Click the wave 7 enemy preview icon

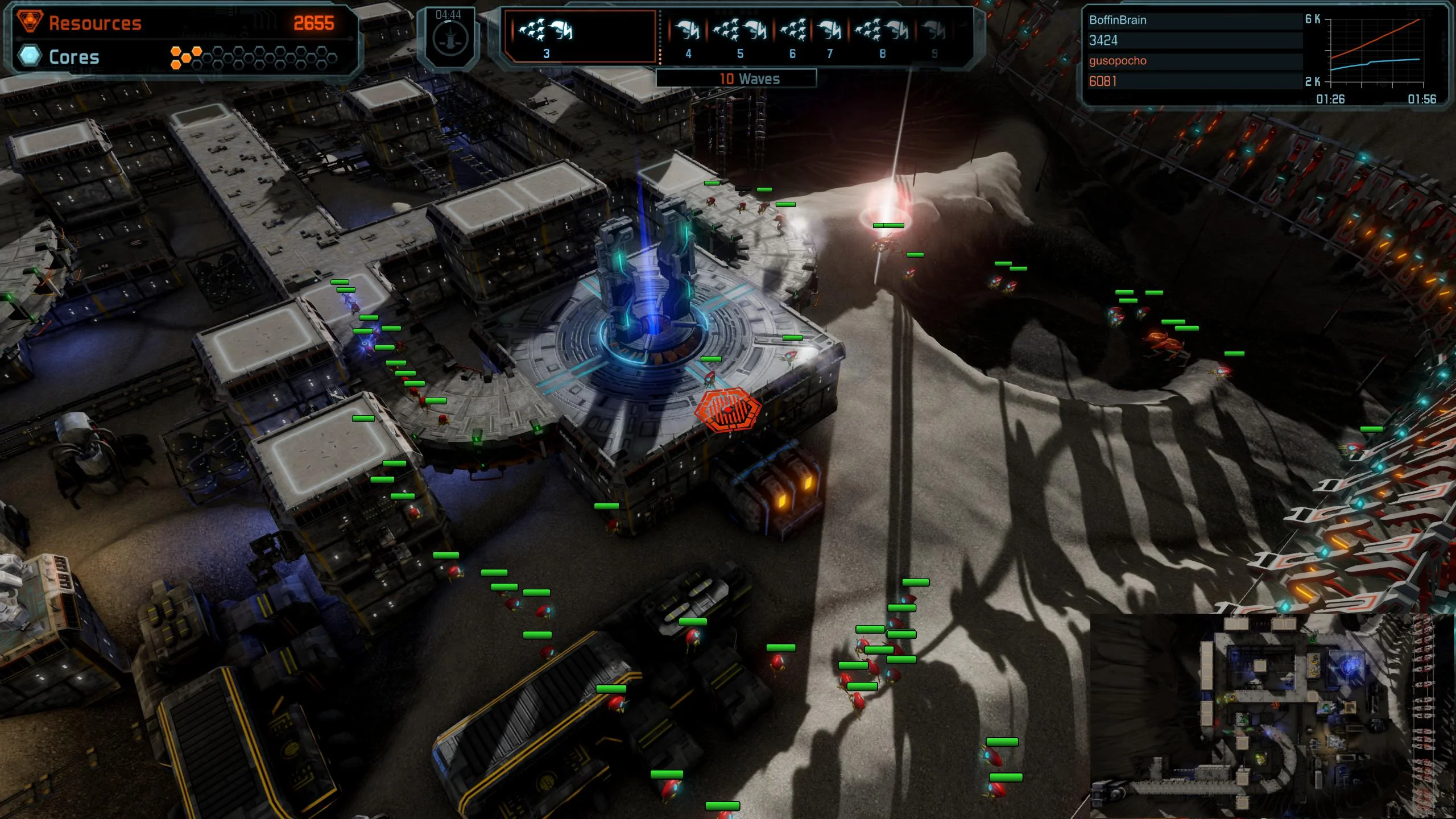tap(830, 30)
